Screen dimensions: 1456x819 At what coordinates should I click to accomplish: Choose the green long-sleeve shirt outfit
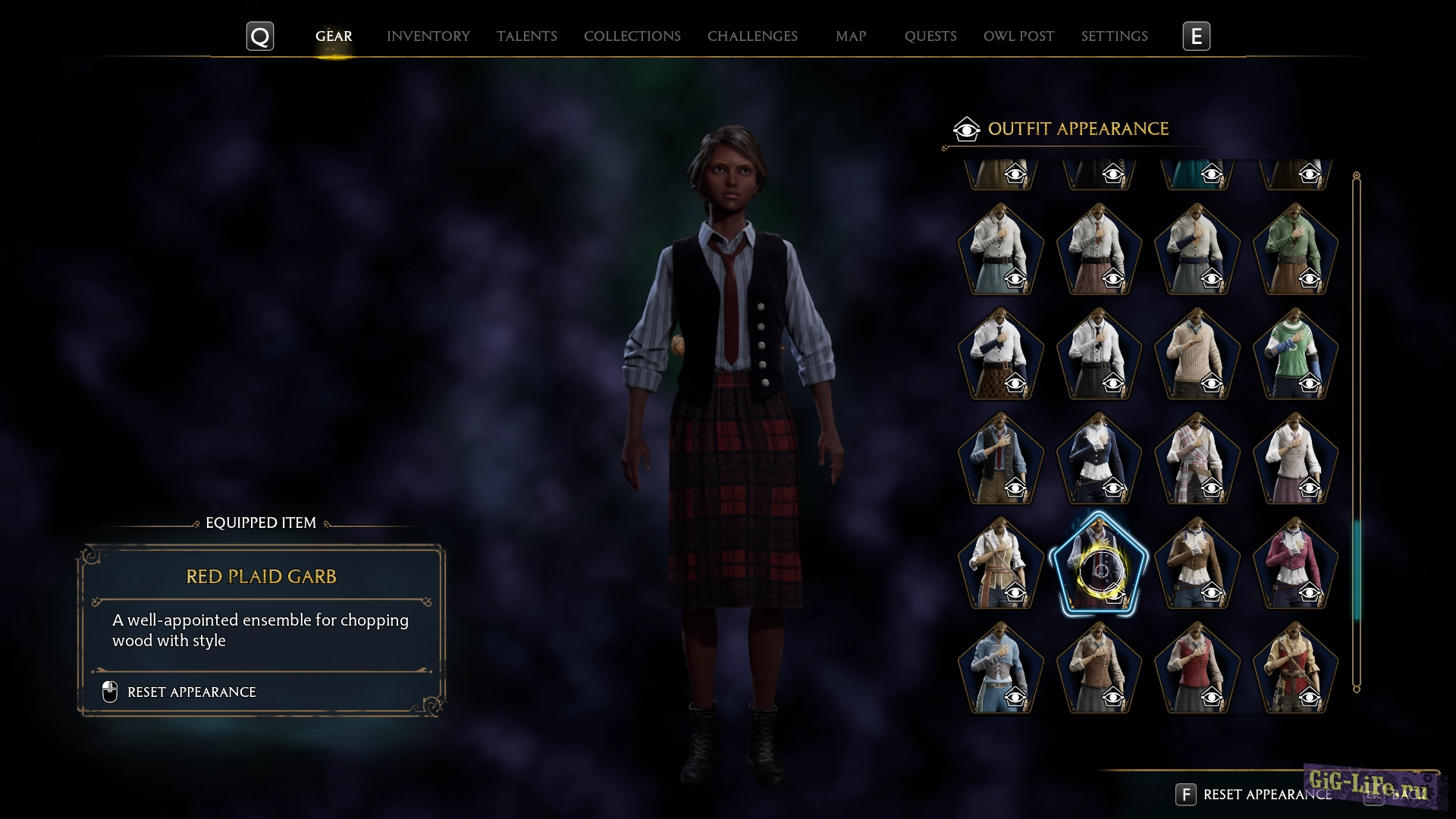(x=1295, y=249)
